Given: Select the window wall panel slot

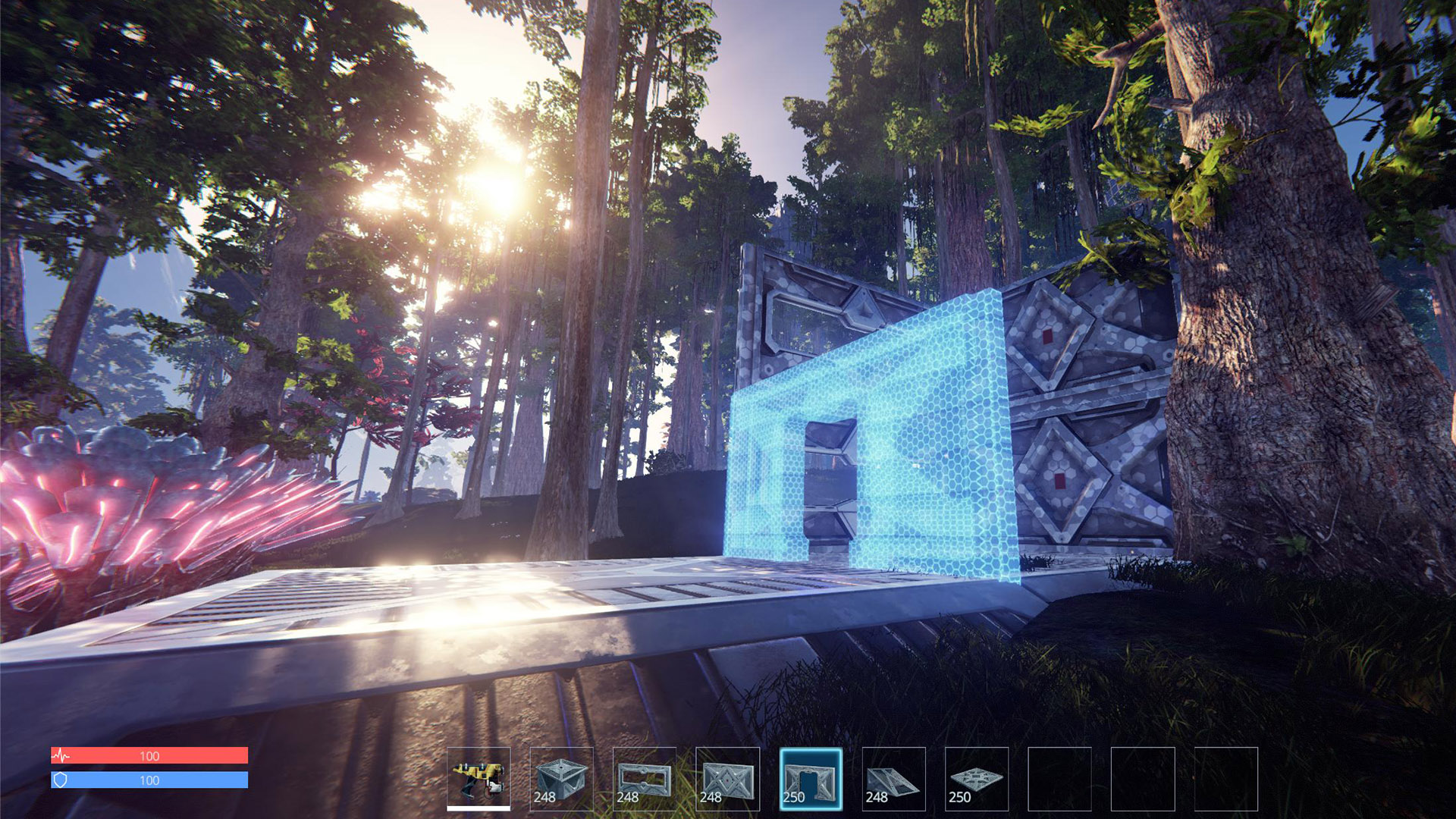Looking at the screenshot, I should click(x=645, y=779).
